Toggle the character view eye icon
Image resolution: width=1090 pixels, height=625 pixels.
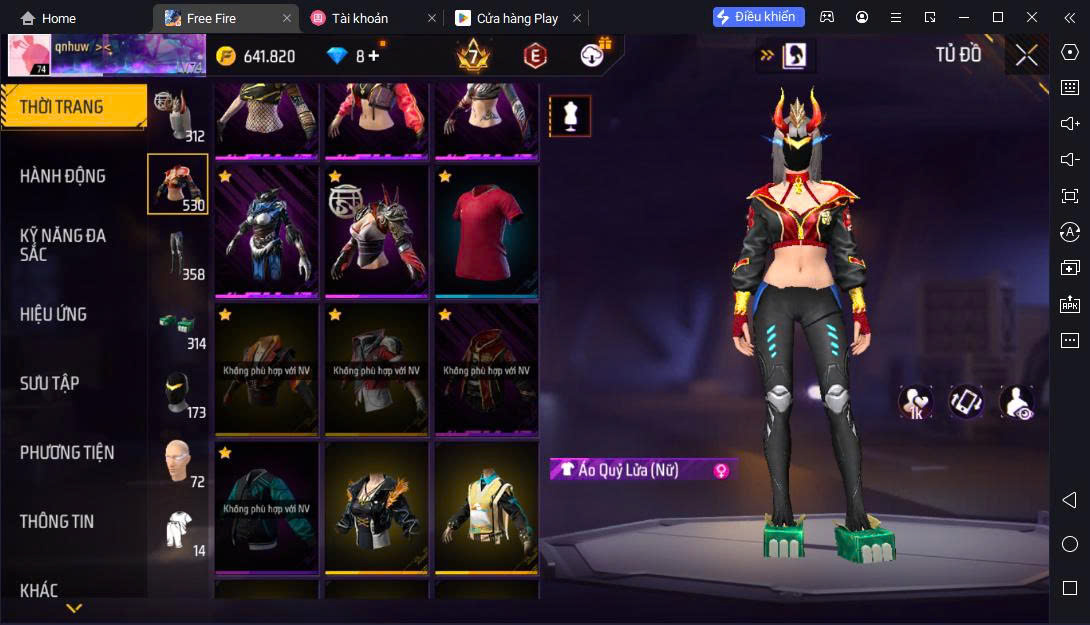1016,402
